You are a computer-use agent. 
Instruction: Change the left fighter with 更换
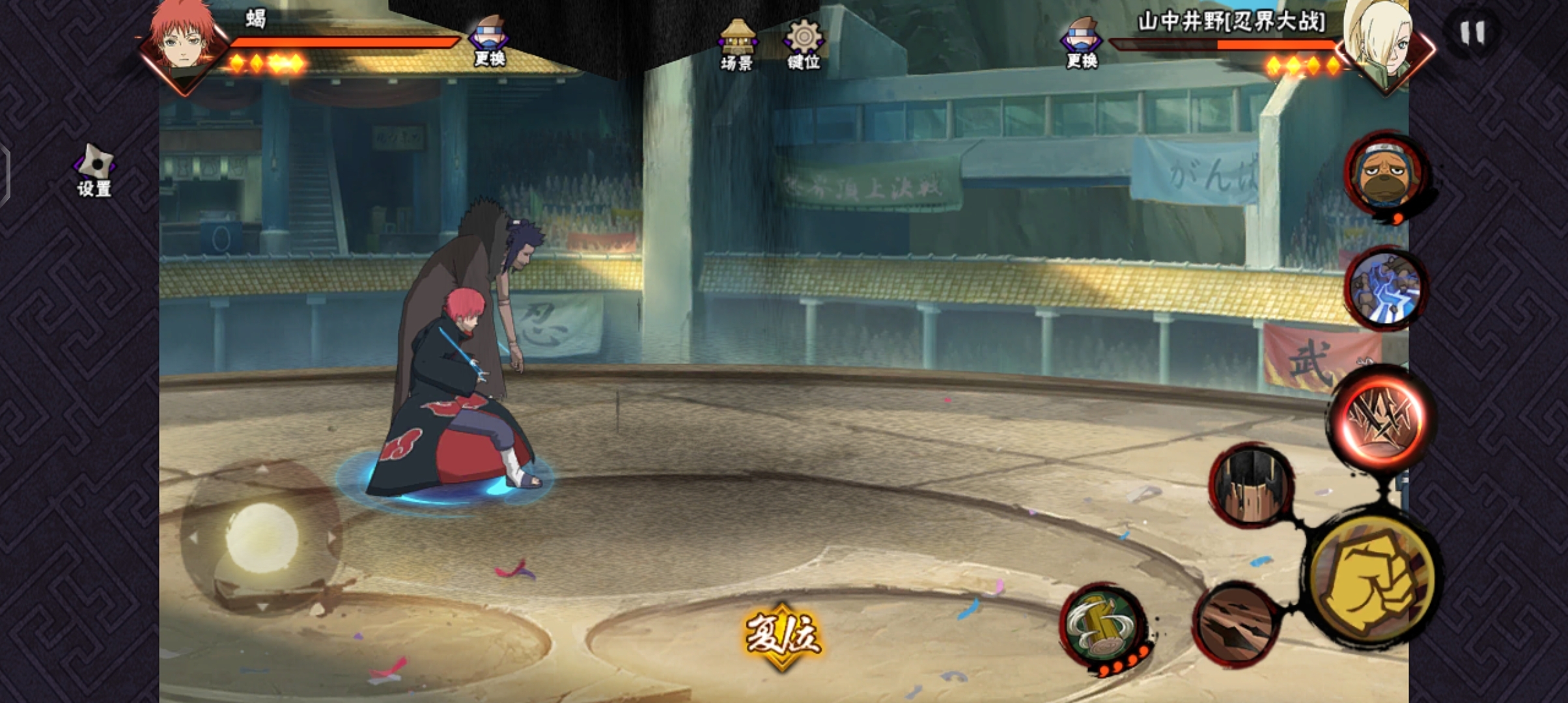(490, 40)
